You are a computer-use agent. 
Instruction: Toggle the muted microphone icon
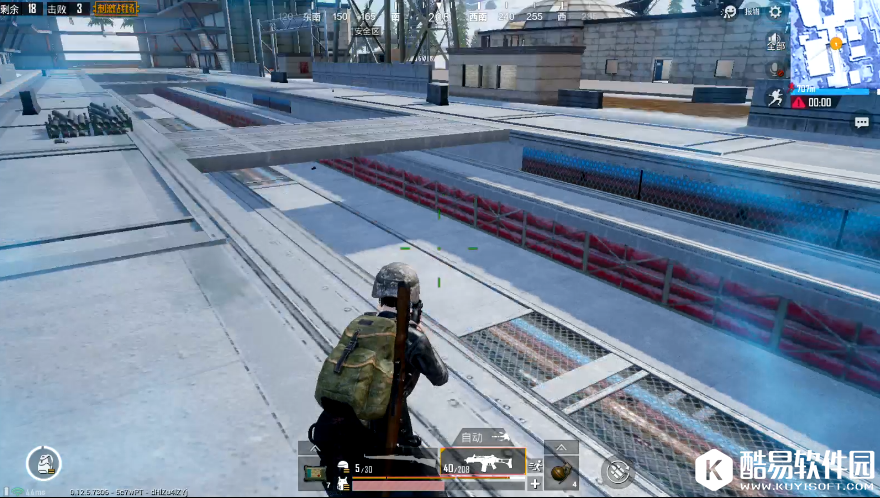775,68
